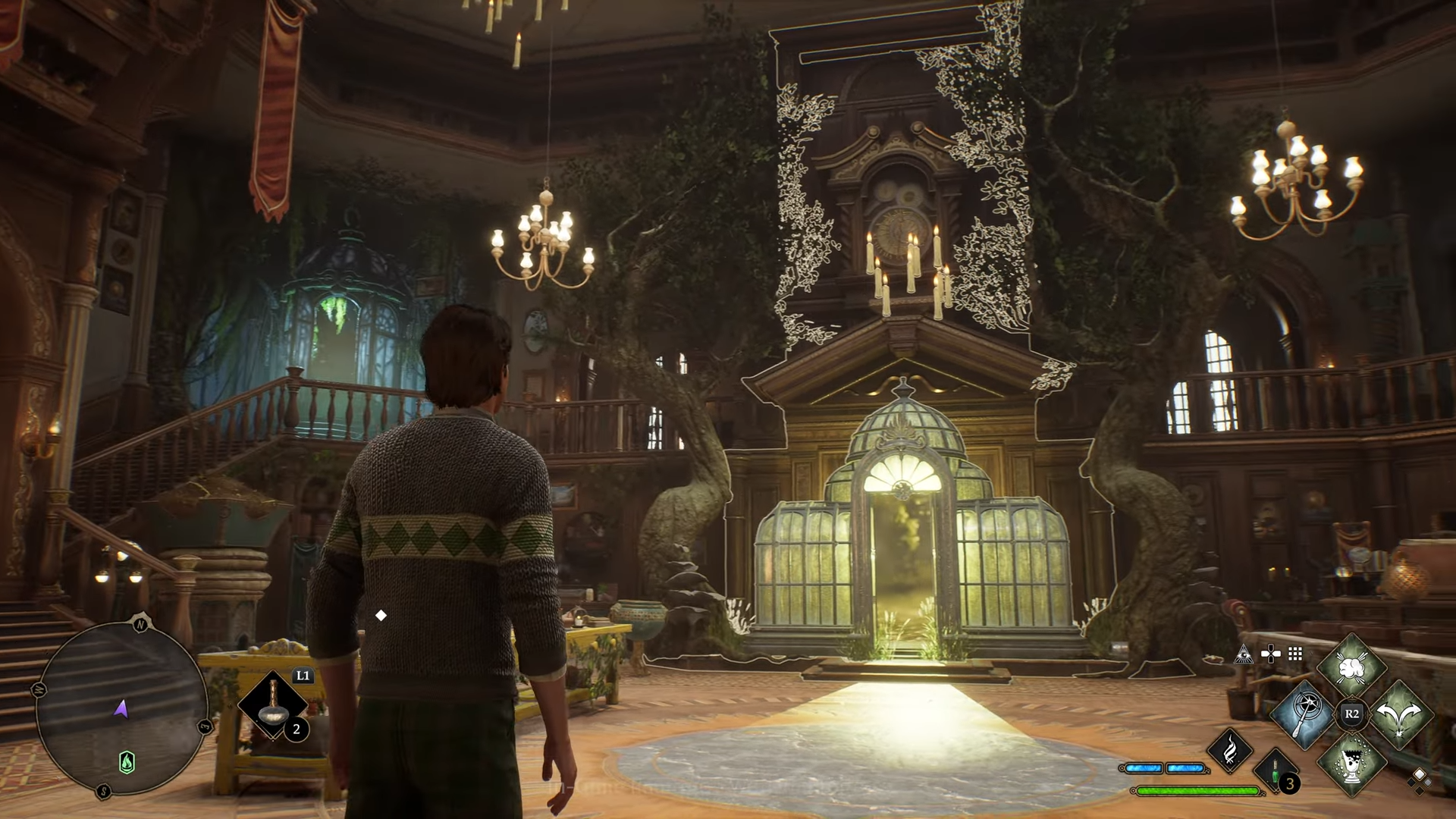The height and width of the screenshot is (819, 1456).
Task: Activate the ancient magic wisp icon
Action: click(x=1230, y=749)
